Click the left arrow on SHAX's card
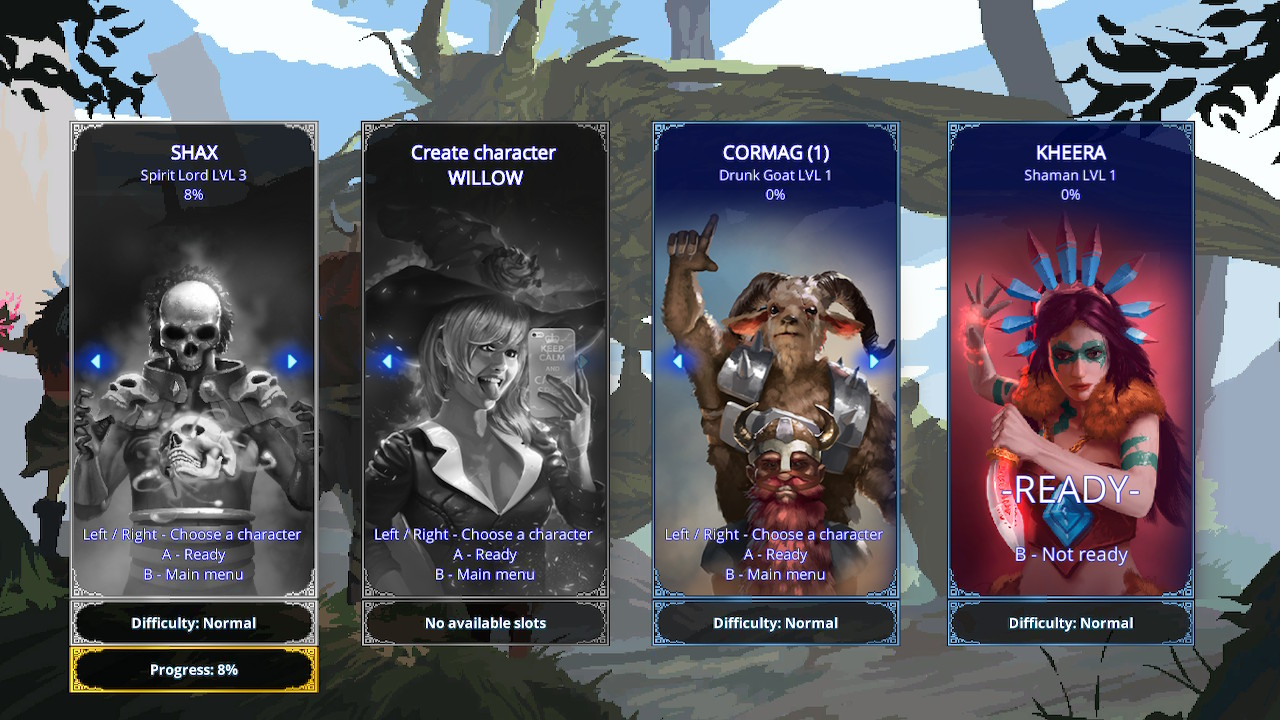This screenshot has height=720, width=1280. 97,362
